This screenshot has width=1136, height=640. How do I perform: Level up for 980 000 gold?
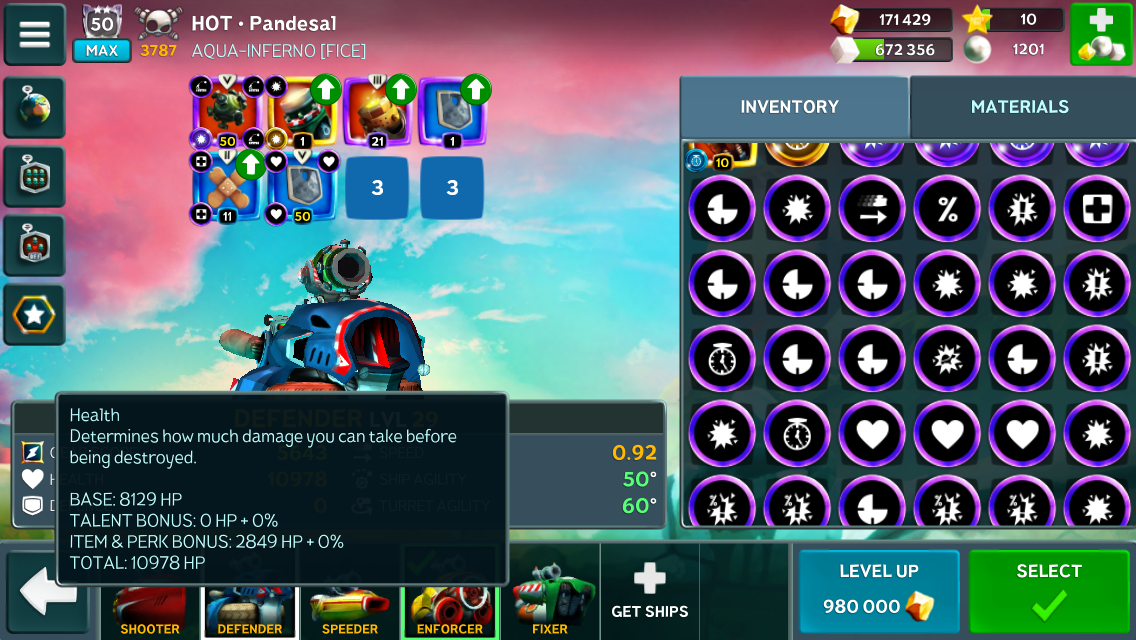(878, 591)
